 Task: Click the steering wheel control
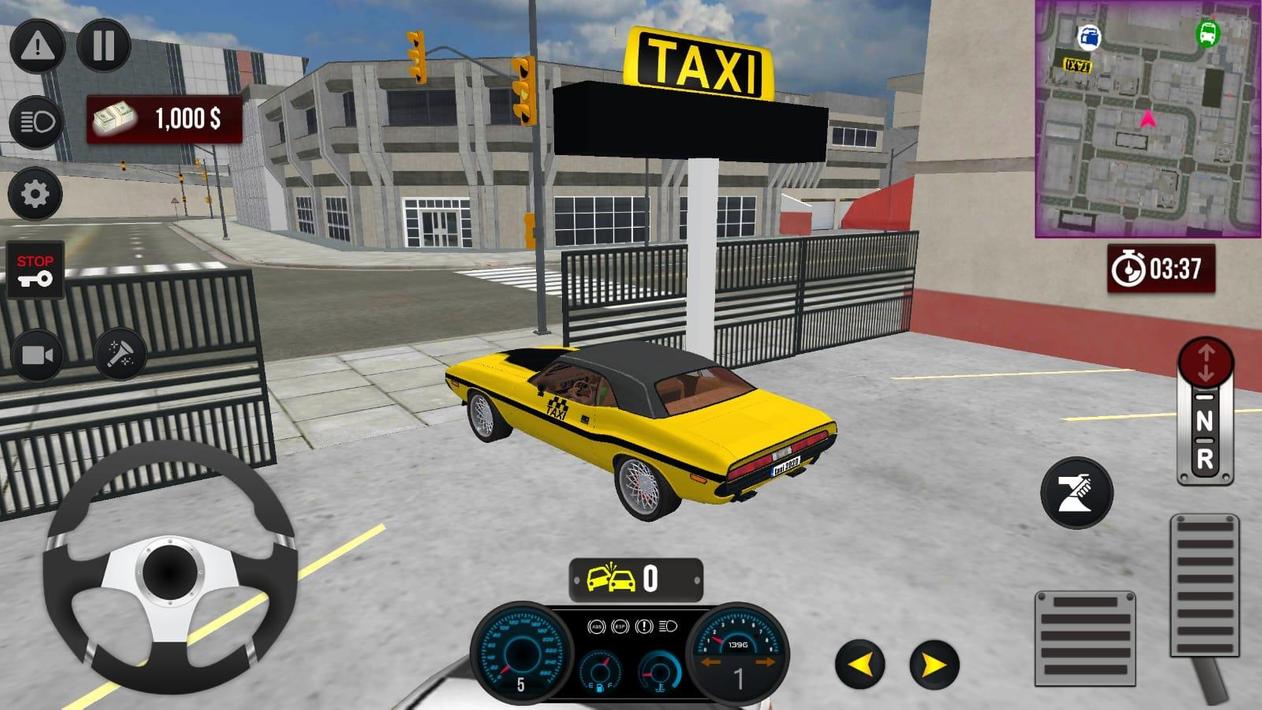pyautogui.click(x=170, y=567)
